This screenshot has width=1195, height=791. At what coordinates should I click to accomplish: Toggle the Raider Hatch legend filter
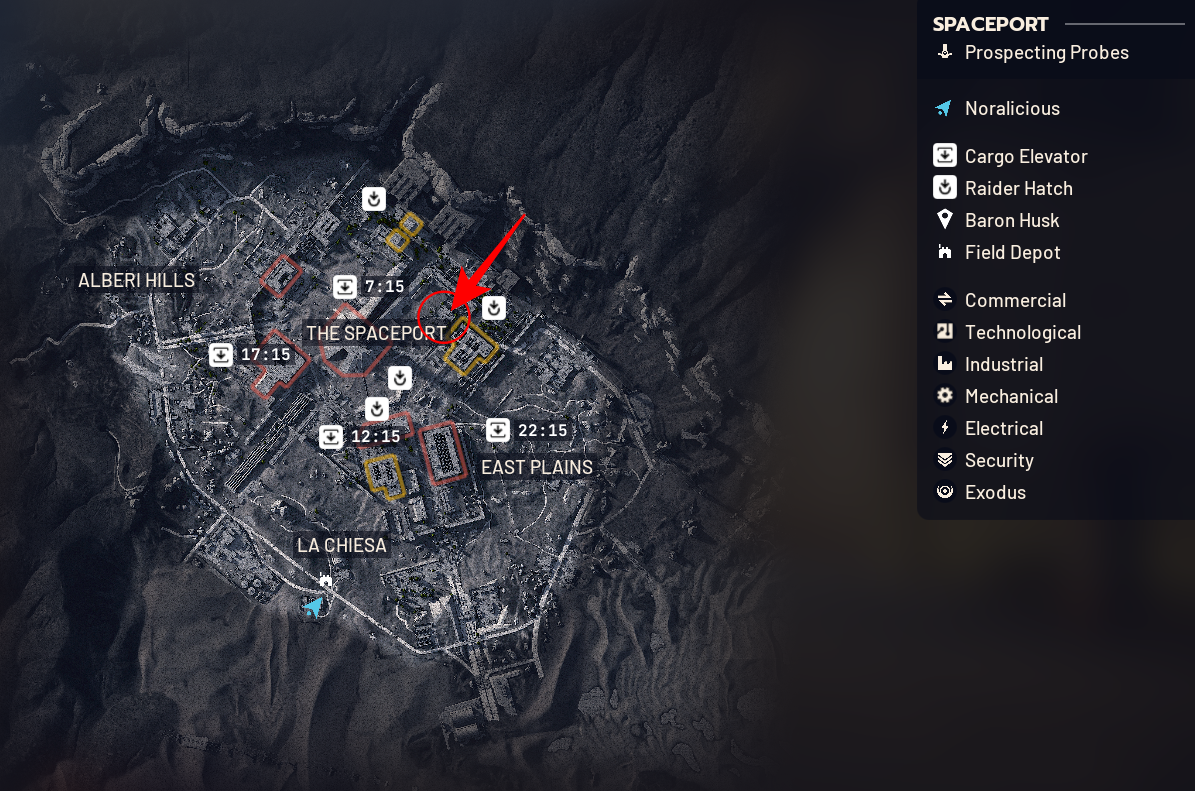coord(1018,188)
